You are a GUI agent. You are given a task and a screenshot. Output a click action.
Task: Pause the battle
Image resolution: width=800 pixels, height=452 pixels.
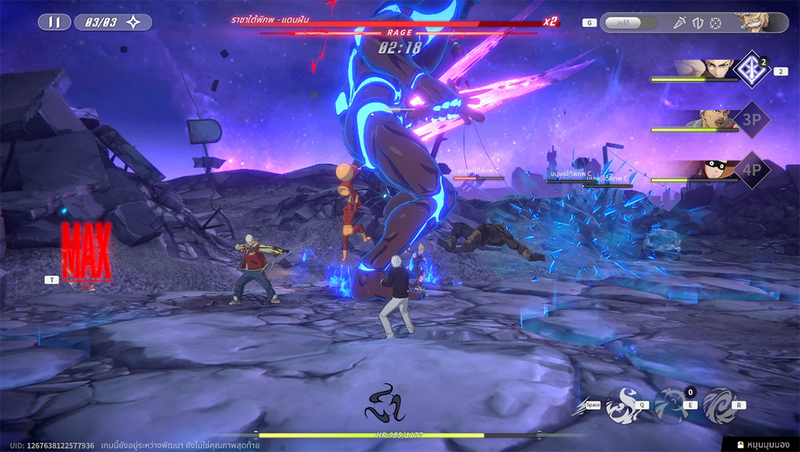(x=53, y=21)
